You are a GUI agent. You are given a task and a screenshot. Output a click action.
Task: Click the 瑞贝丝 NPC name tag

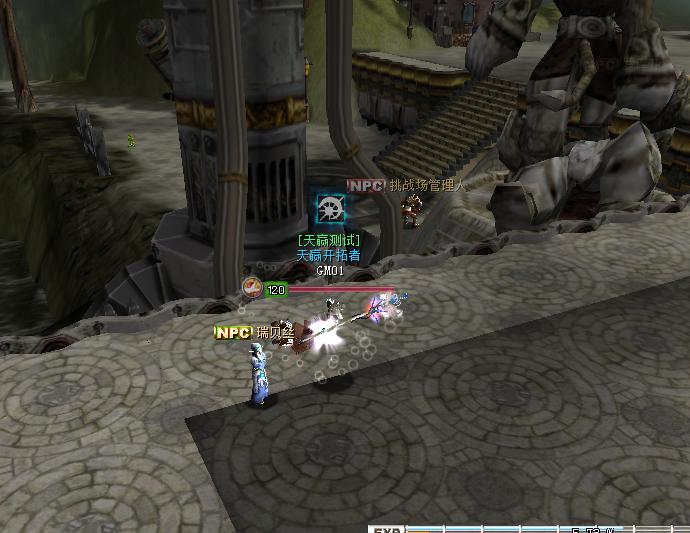[257, 332]
